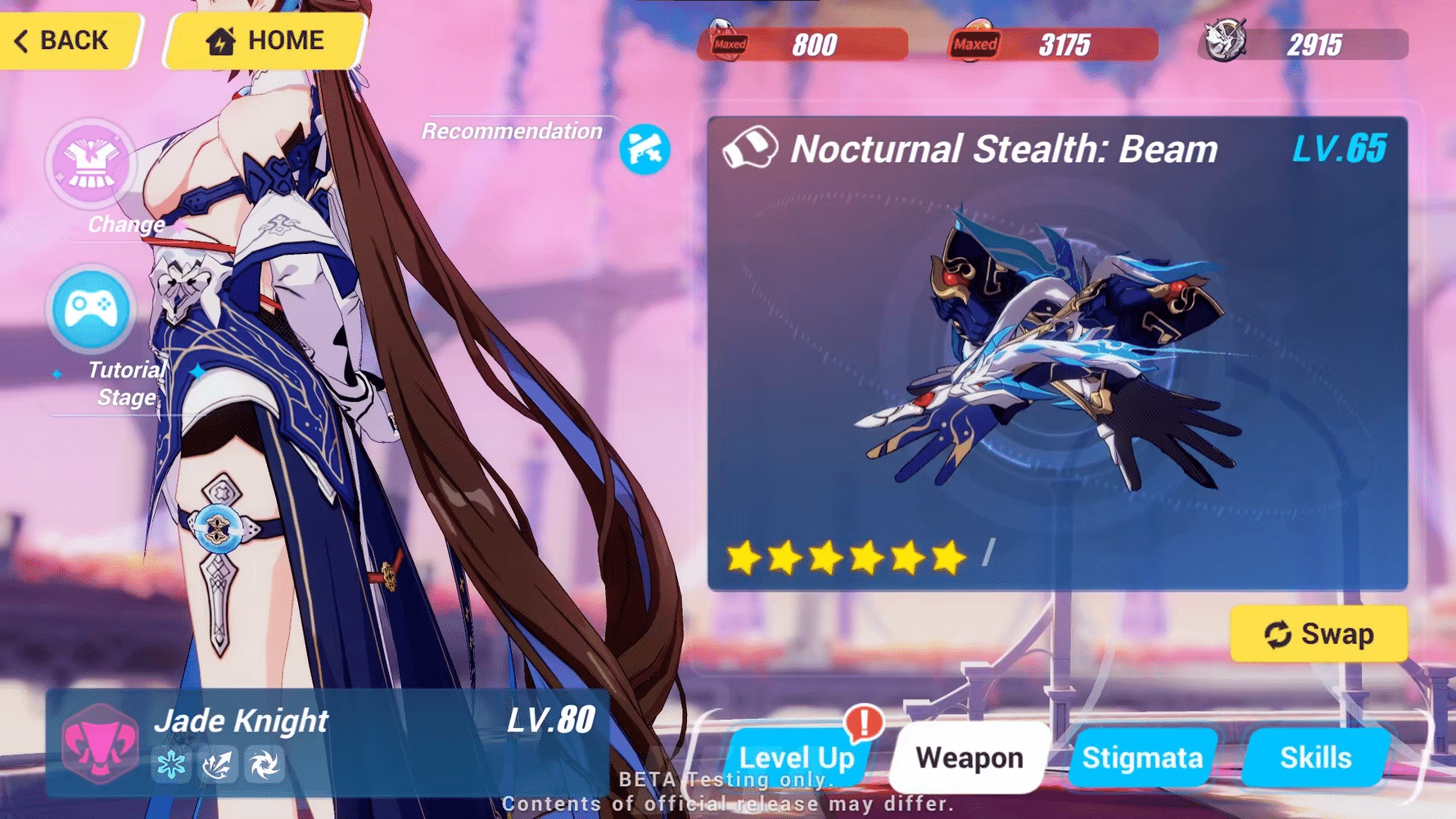Open the Change outfit menu
The image size is (1456, 819).
pos(90,166)
